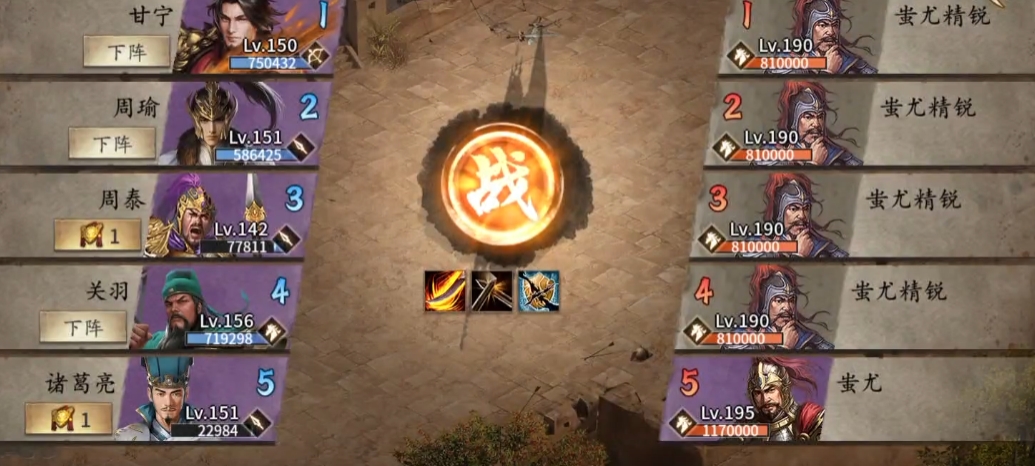Activate the crossed swords skill icon
Viewport: 1035px width, 466px height.
[x=491, y=291]
